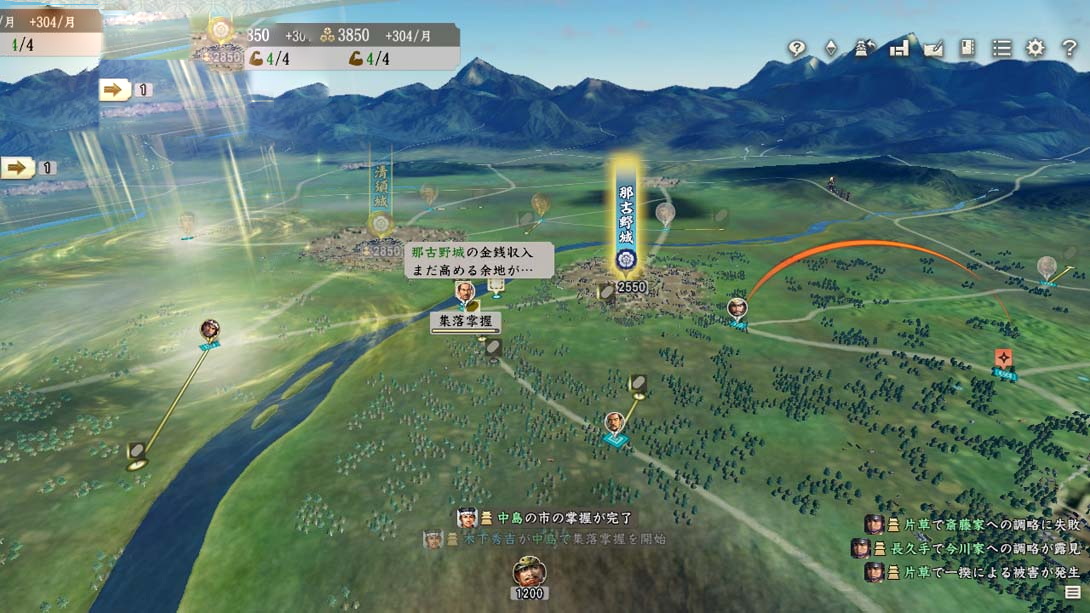Select the 中島 market control complete message

click(548, 518)
